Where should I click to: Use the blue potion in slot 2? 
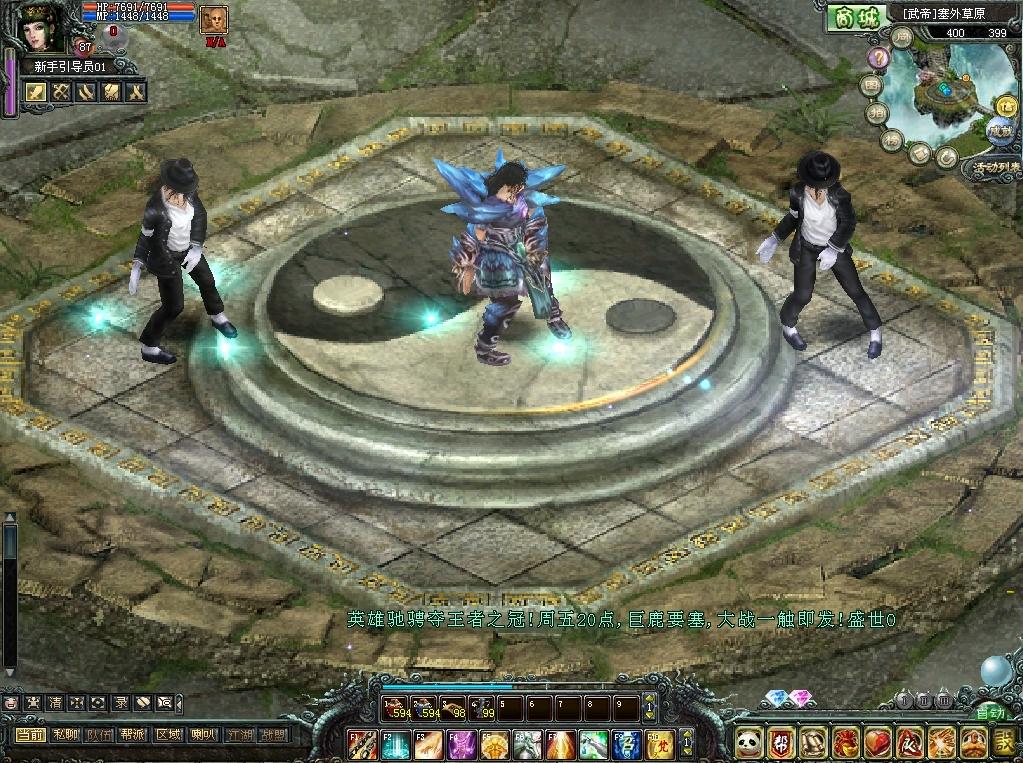(x=425, y=709)
